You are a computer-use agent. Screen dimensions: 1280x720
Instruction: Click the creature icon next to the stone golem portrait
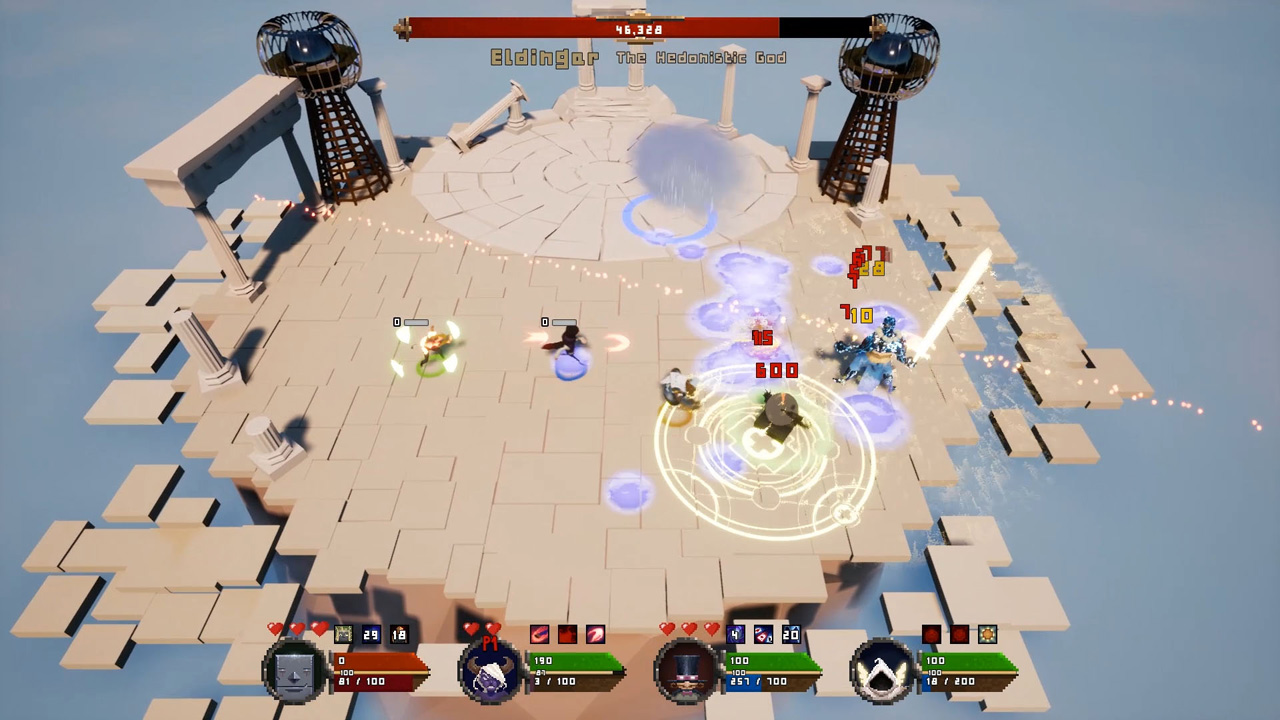342,633
